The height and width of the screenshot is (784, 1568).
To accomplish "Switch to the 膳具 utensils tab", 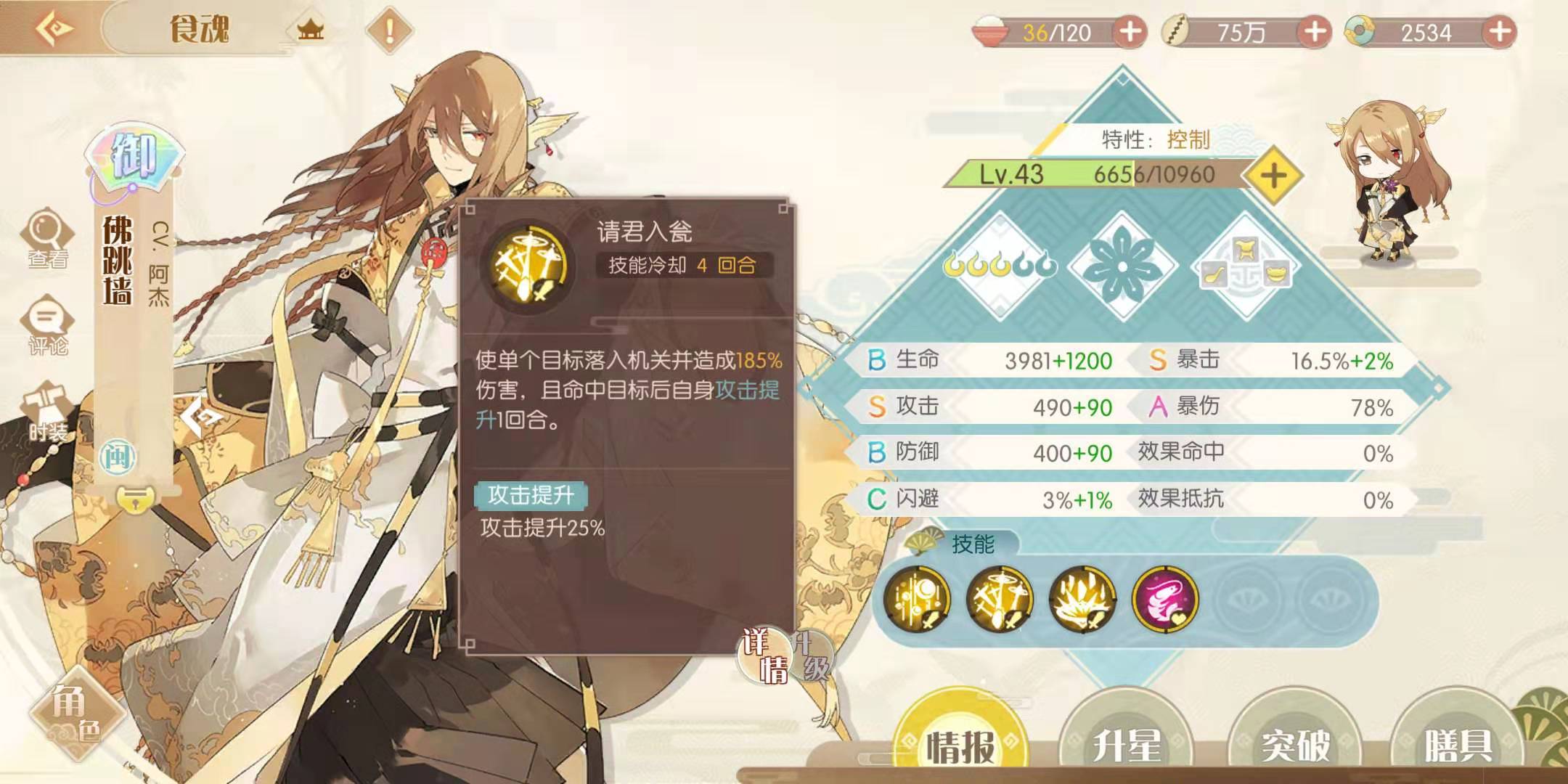I will 1458,743.
